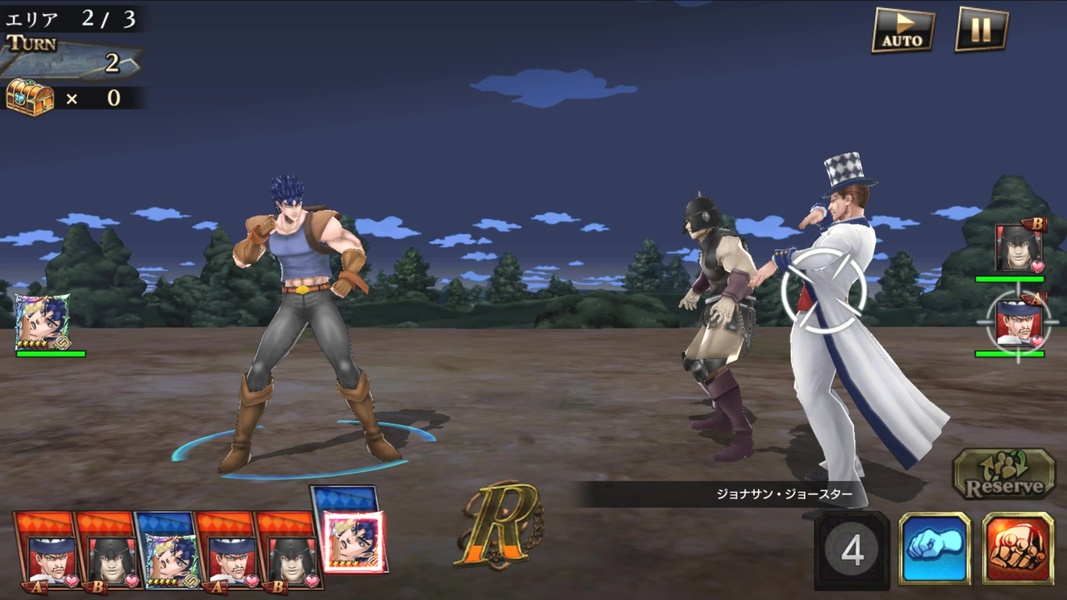Viewport: 1067px width, 600px height.
Task: Use the blue fist attack skill
Action: (x=934, y=548)
